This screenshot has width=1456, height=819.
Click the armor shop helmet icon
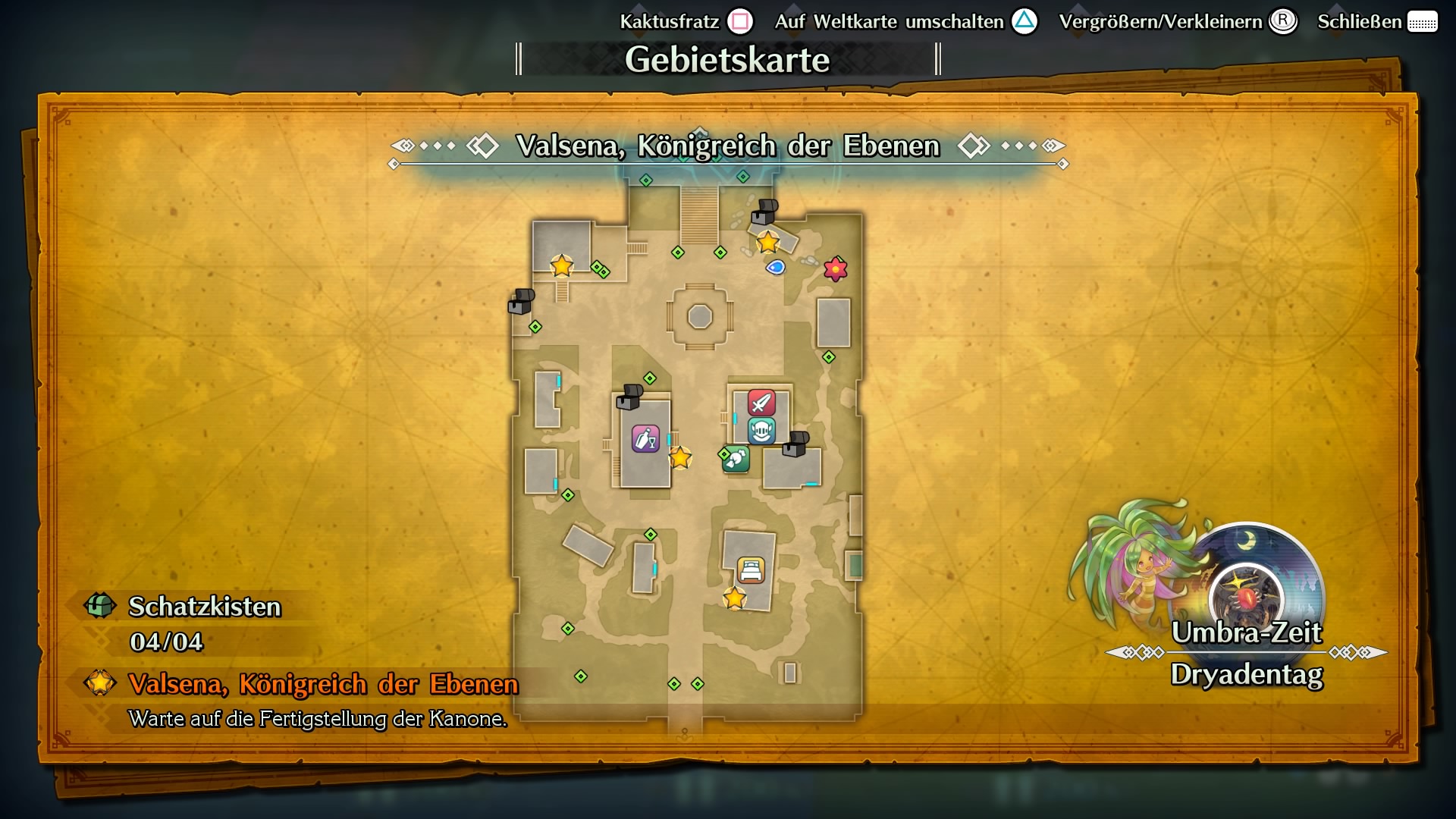pyautogui.click(x=764, y=429)
